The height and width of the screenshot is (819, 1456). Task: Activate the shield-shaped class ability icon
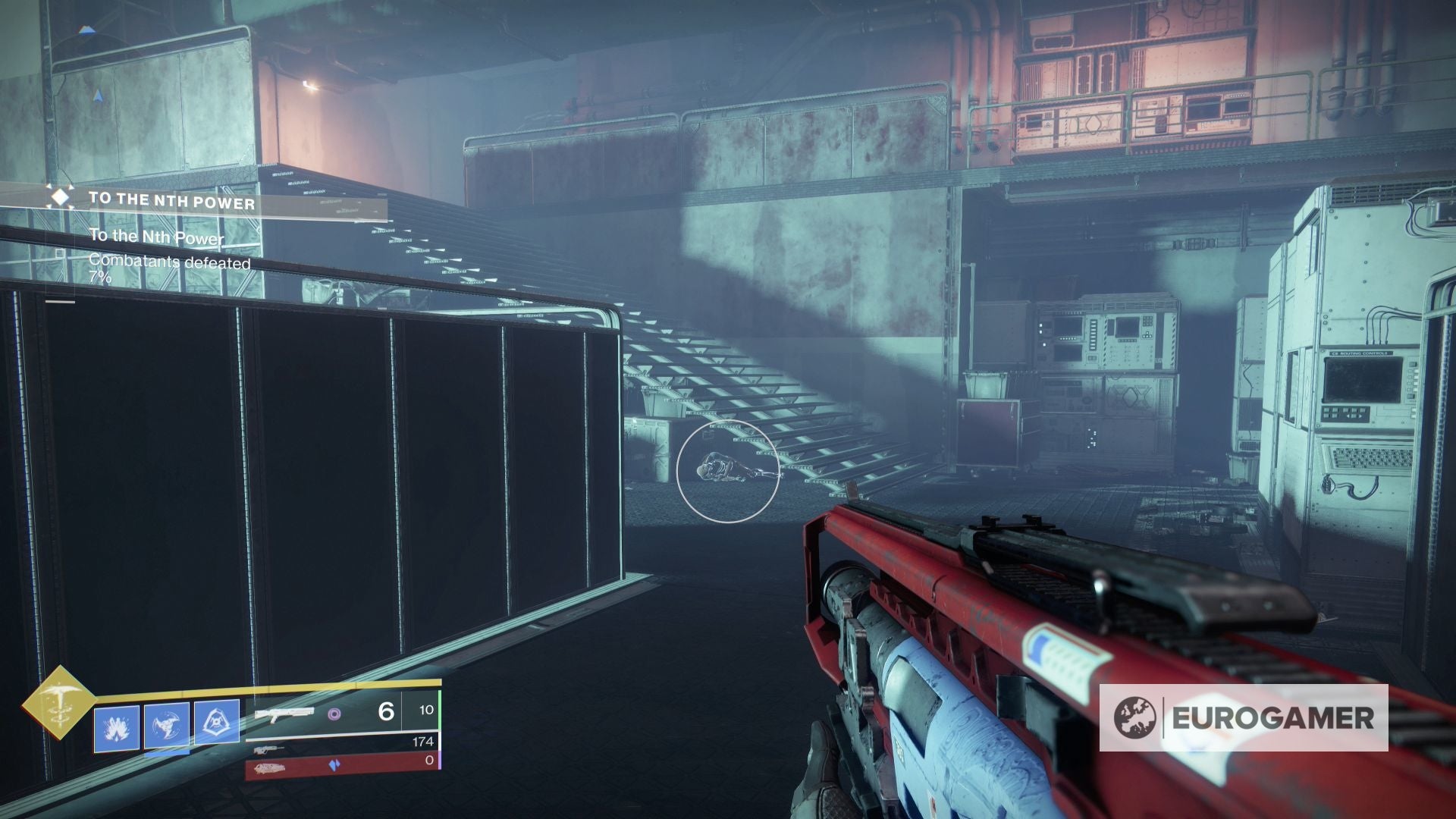217,722
